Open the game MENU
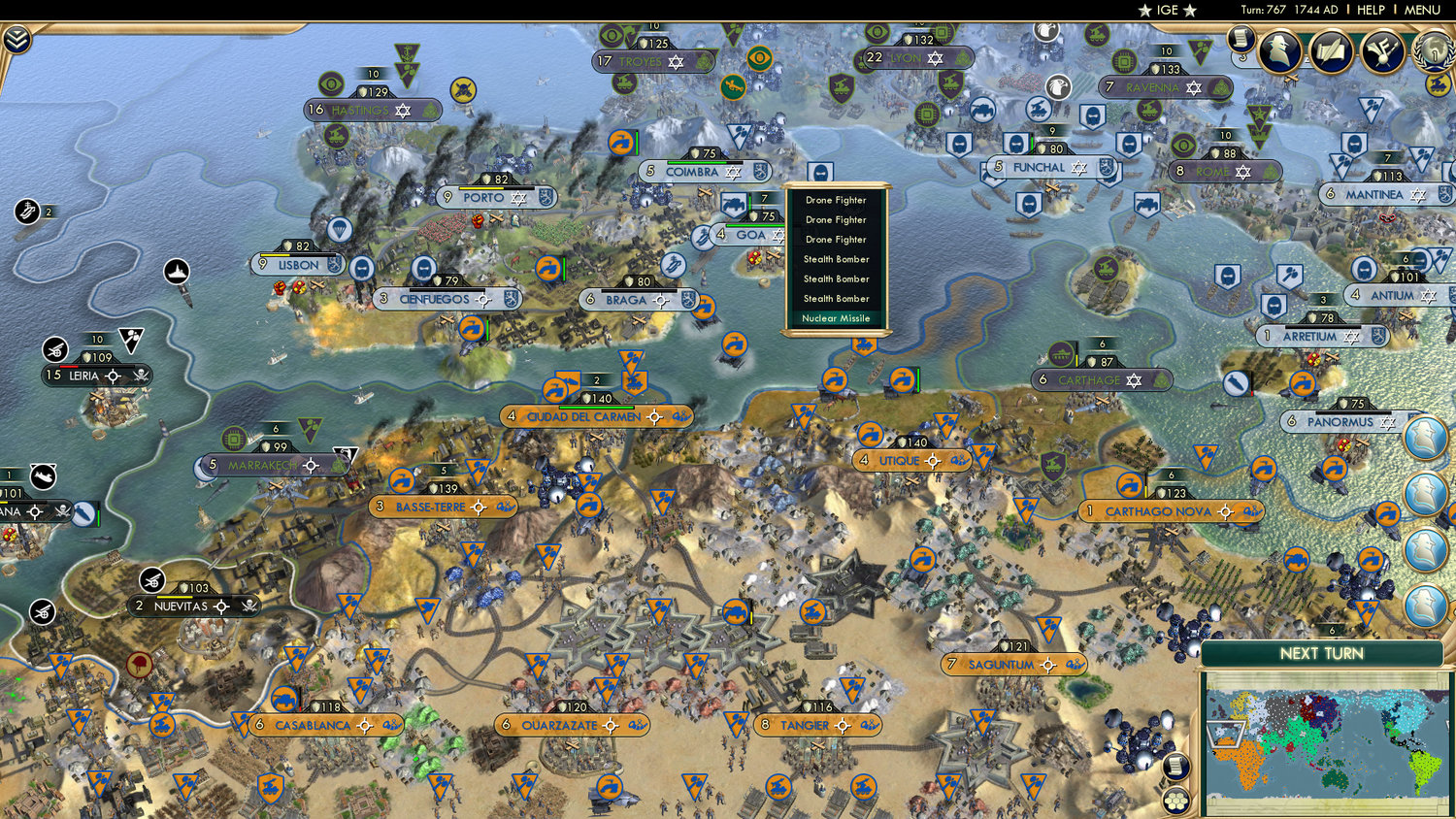1456x819 pixels. [1422, 10]
